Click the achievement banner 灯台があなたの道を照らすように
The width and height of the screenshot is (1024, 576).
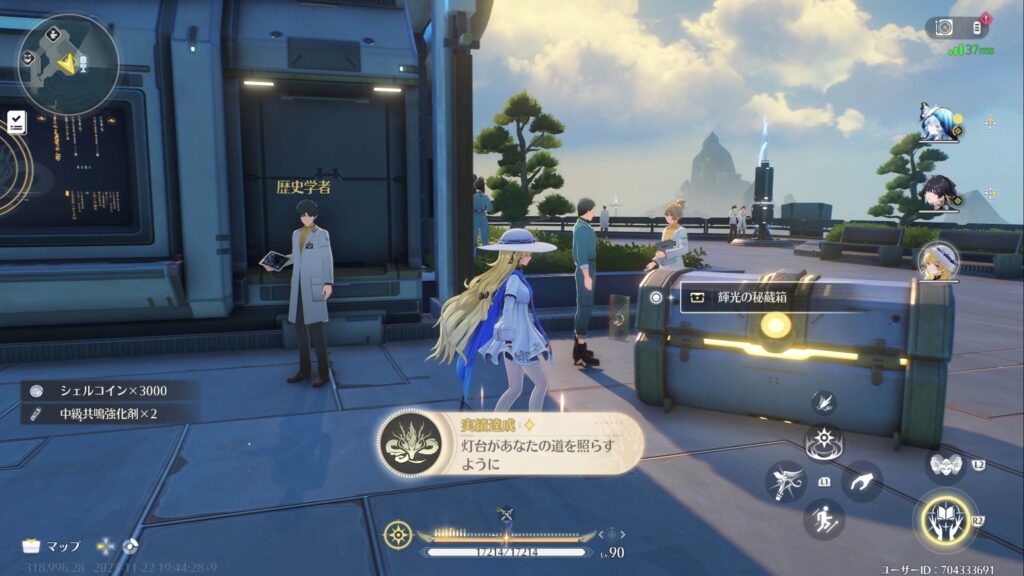coord(510,444)
